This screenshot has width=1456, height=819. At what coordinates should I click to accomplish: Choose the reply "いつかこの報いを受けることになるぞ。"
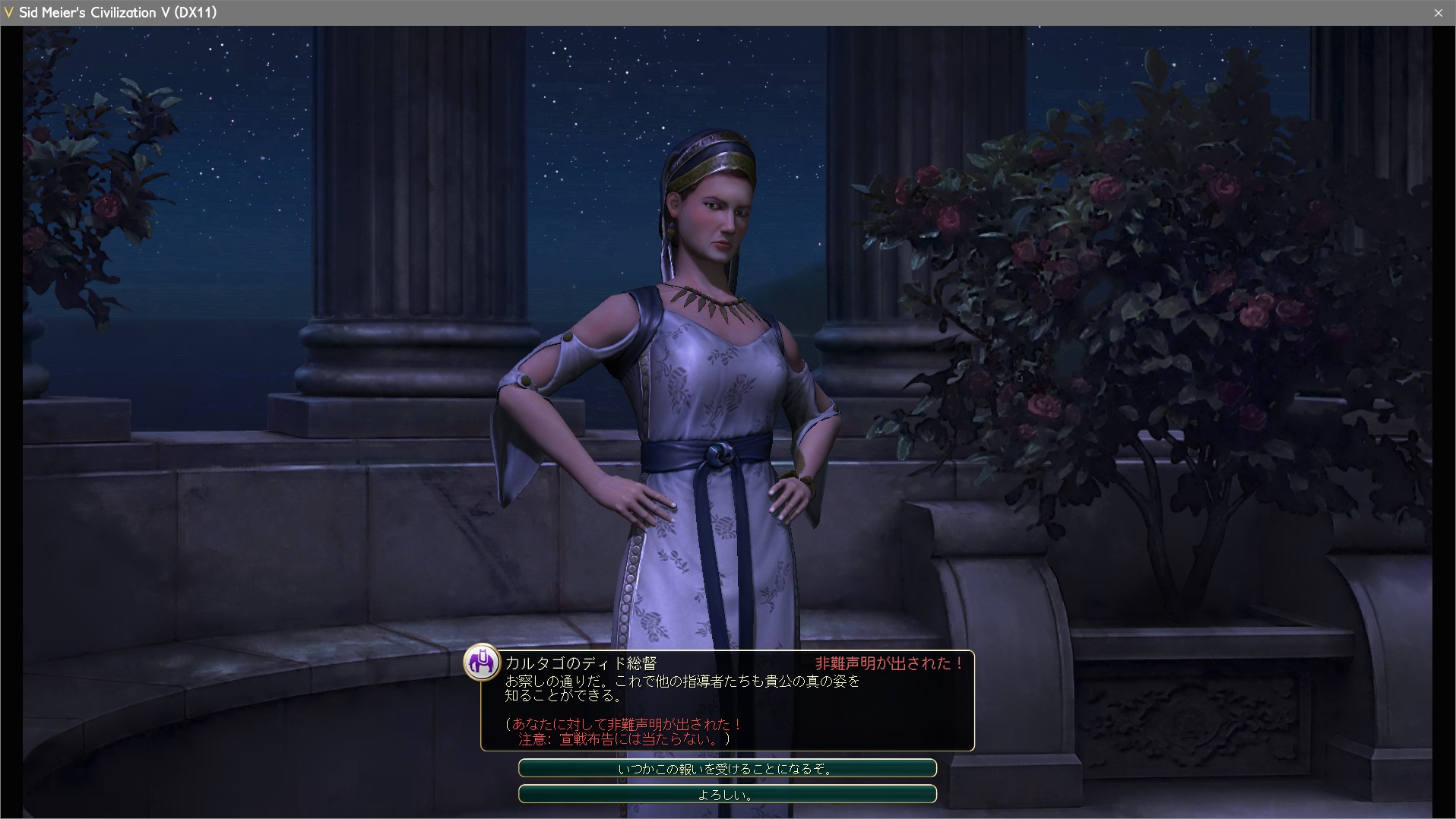(x=726, y=769)
